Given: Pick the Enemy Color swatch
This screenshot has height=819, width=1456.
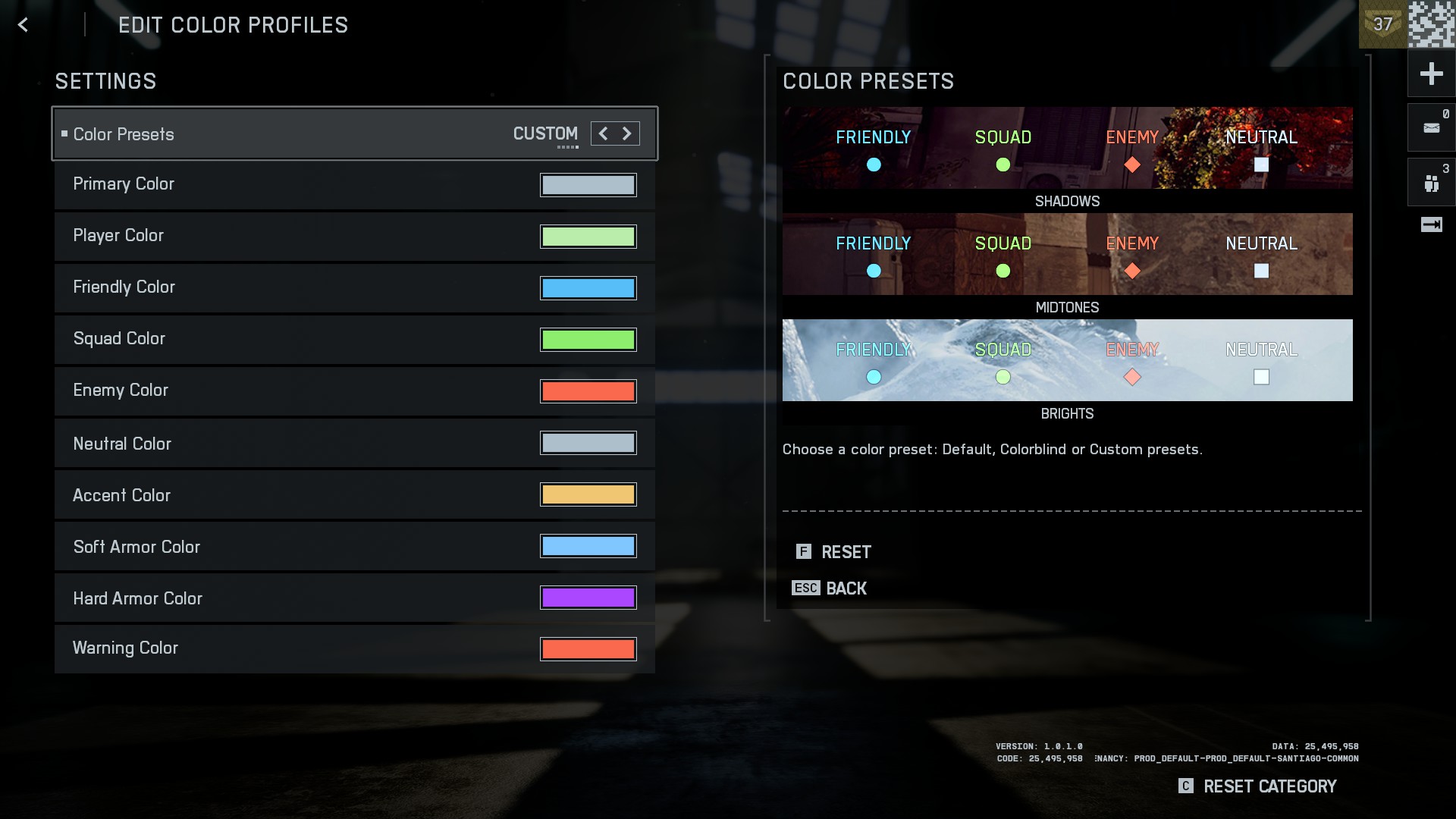Looking at the screenshot, I should pyautogui.click(x=588, y=391).
